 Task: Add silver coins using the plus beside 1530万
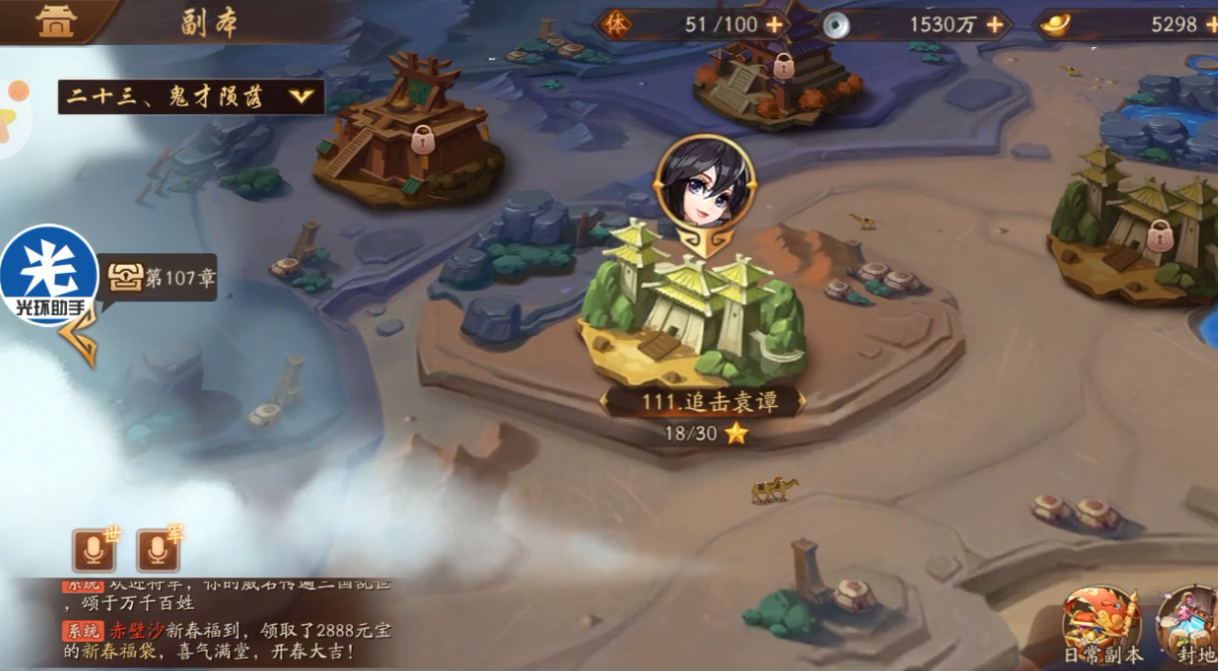click(994, 25)
